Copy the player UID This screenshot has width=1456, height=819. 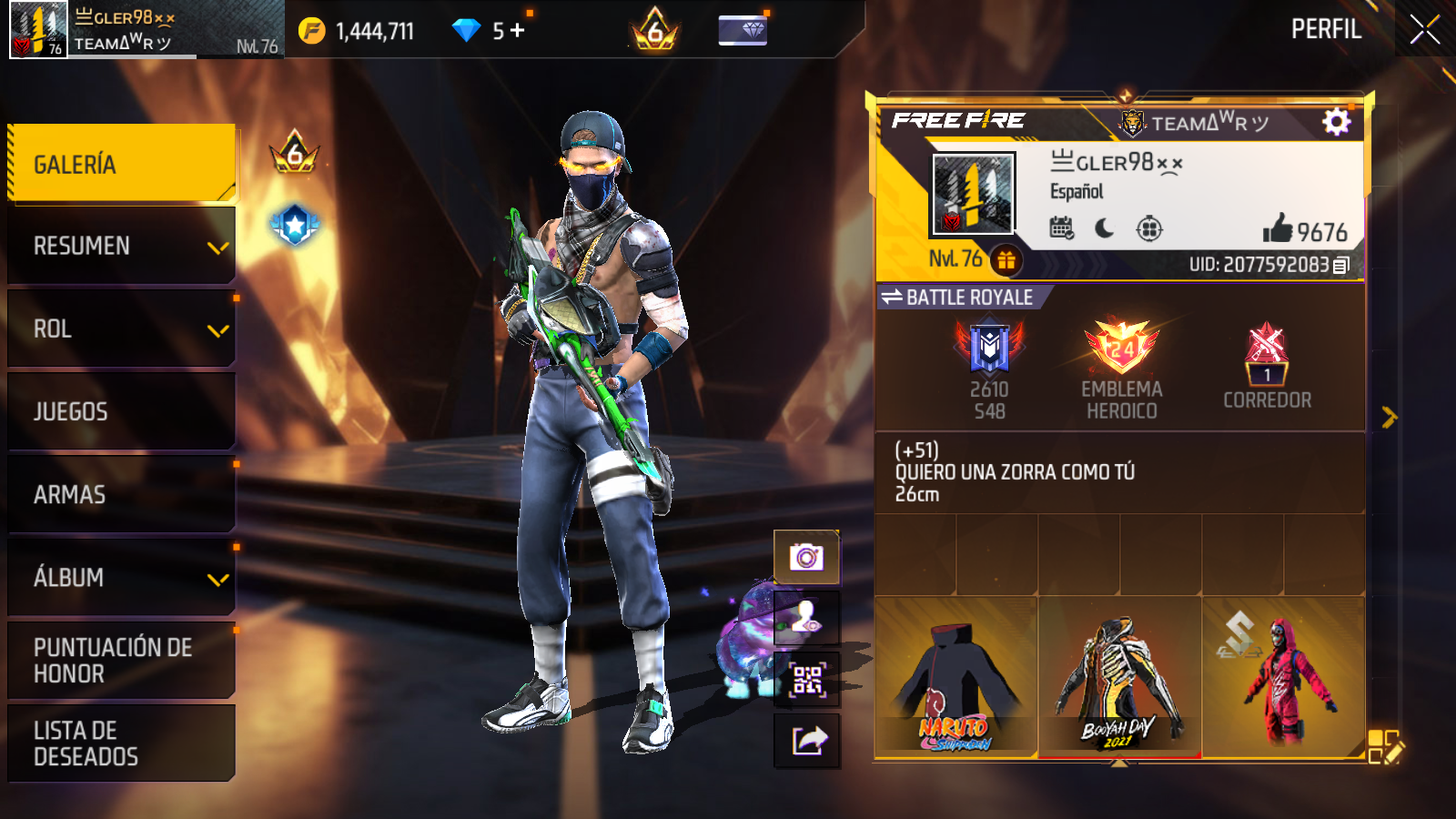point(1340,265)
